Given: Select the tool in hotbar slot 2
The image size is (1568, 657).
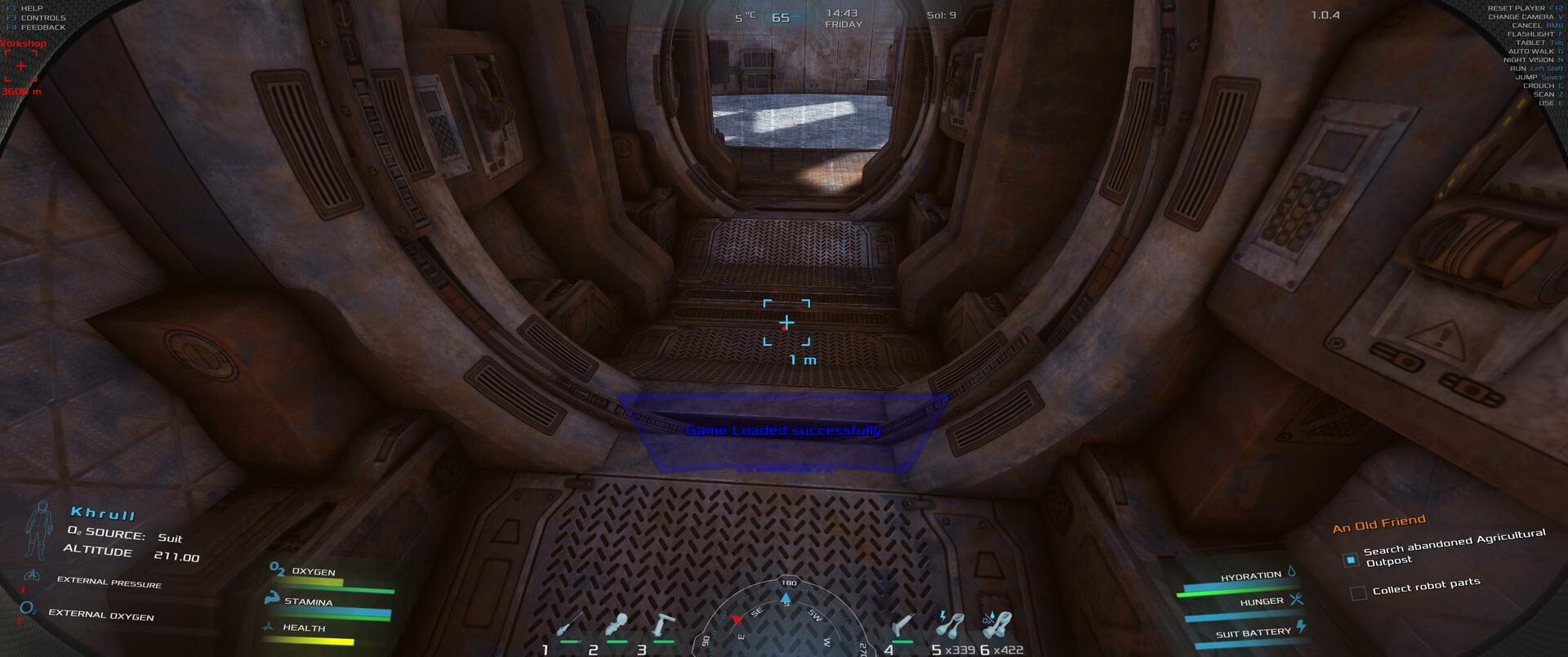Looking at the screenshot, I should point(617,626).
